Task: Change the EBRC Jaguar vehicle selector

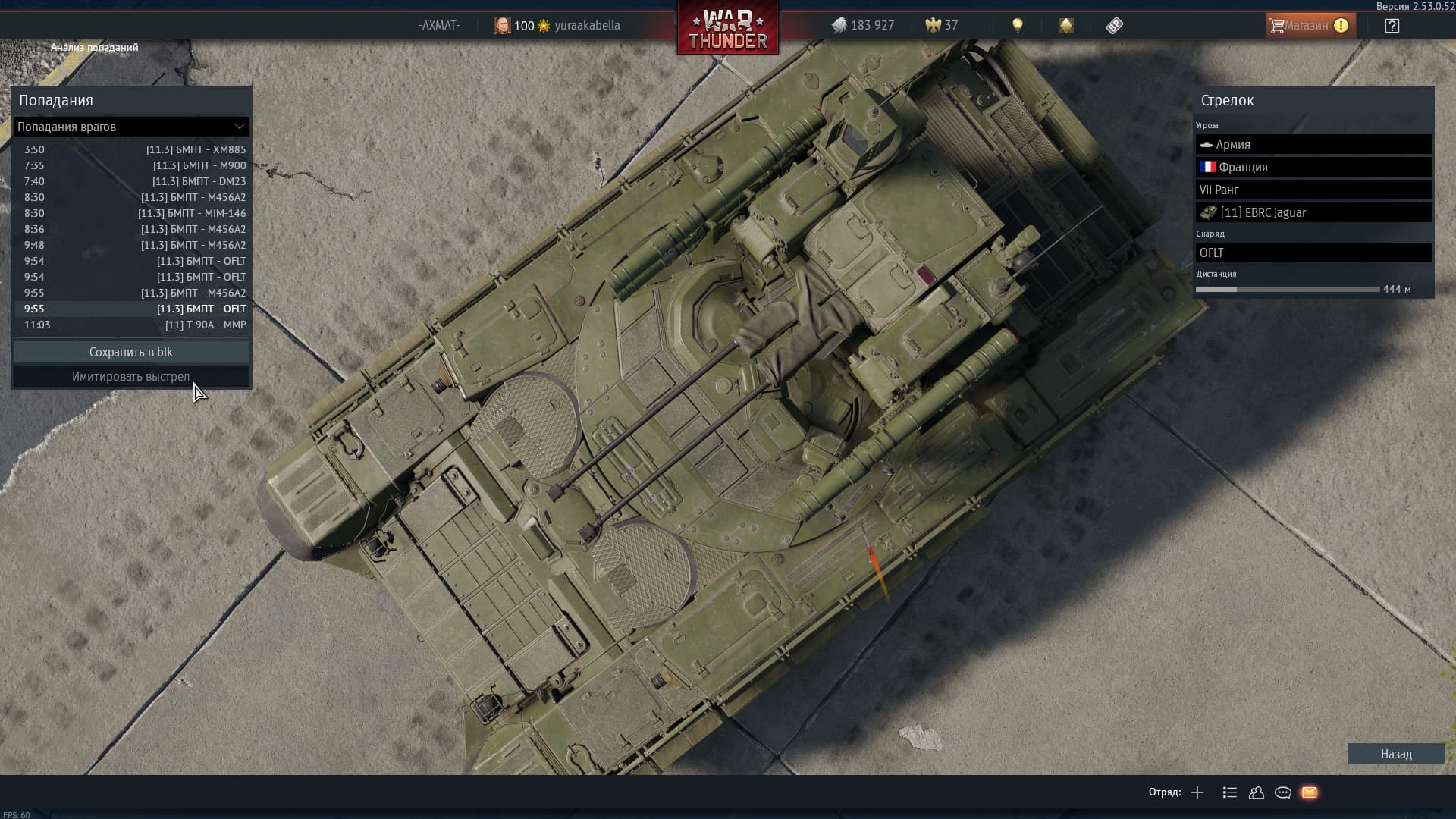Action: (1313, 212)
